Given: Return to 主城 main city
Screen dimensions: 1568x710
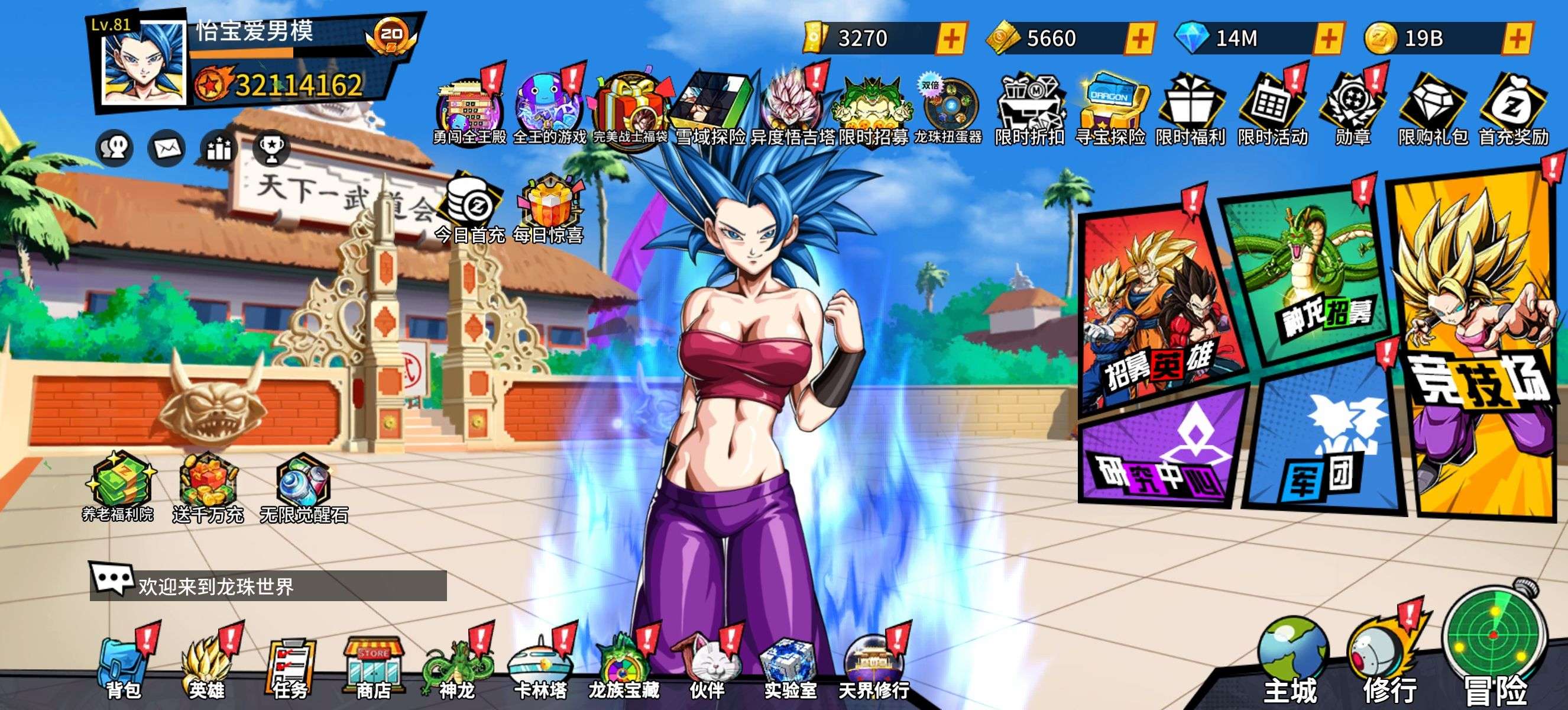Looking at the screenshot, I should tap(1291, 664).
